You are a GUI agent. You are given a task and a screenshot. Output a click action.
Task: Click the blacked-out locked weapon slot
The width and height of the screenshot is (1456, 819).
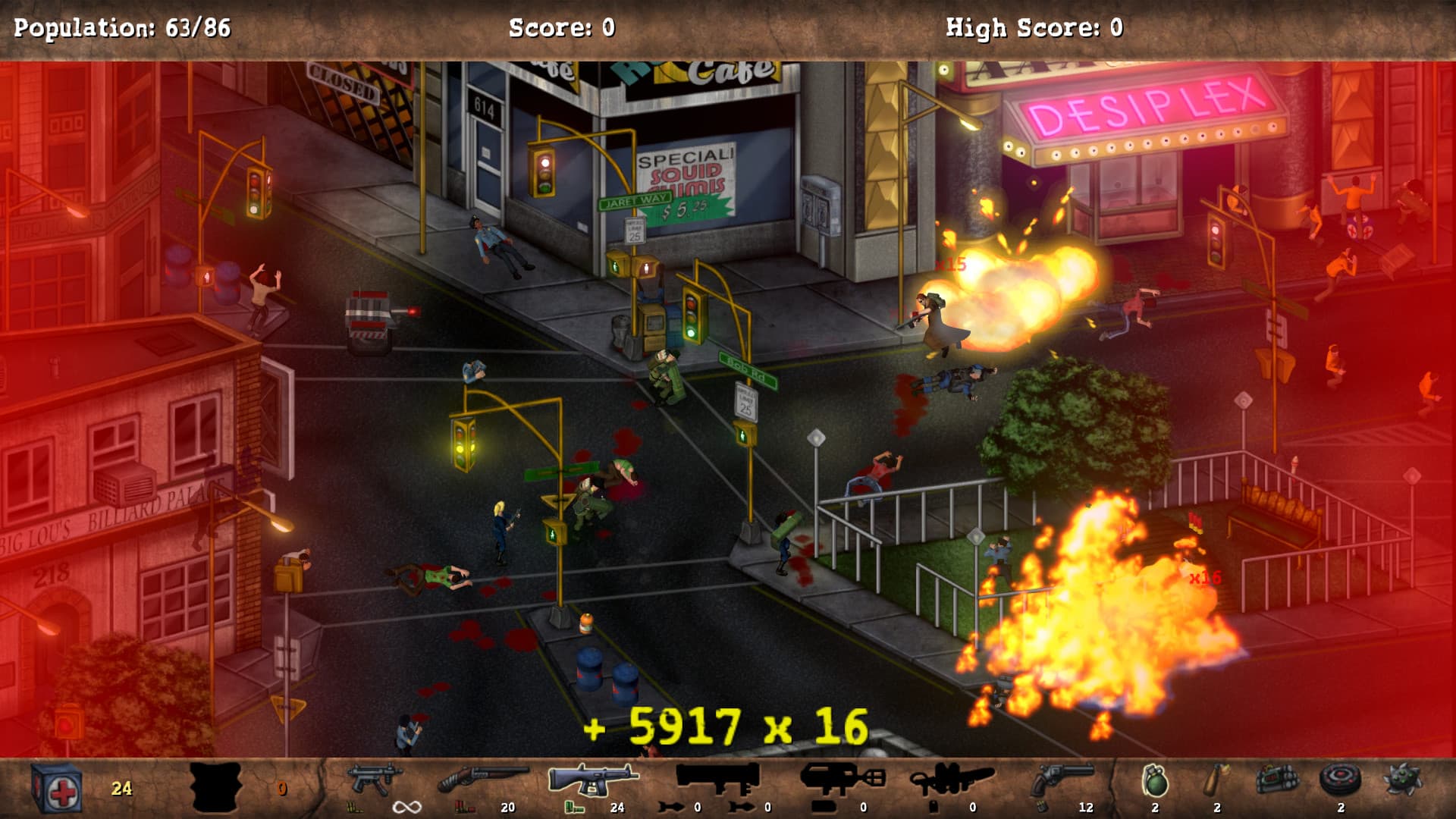pos(216,785)
